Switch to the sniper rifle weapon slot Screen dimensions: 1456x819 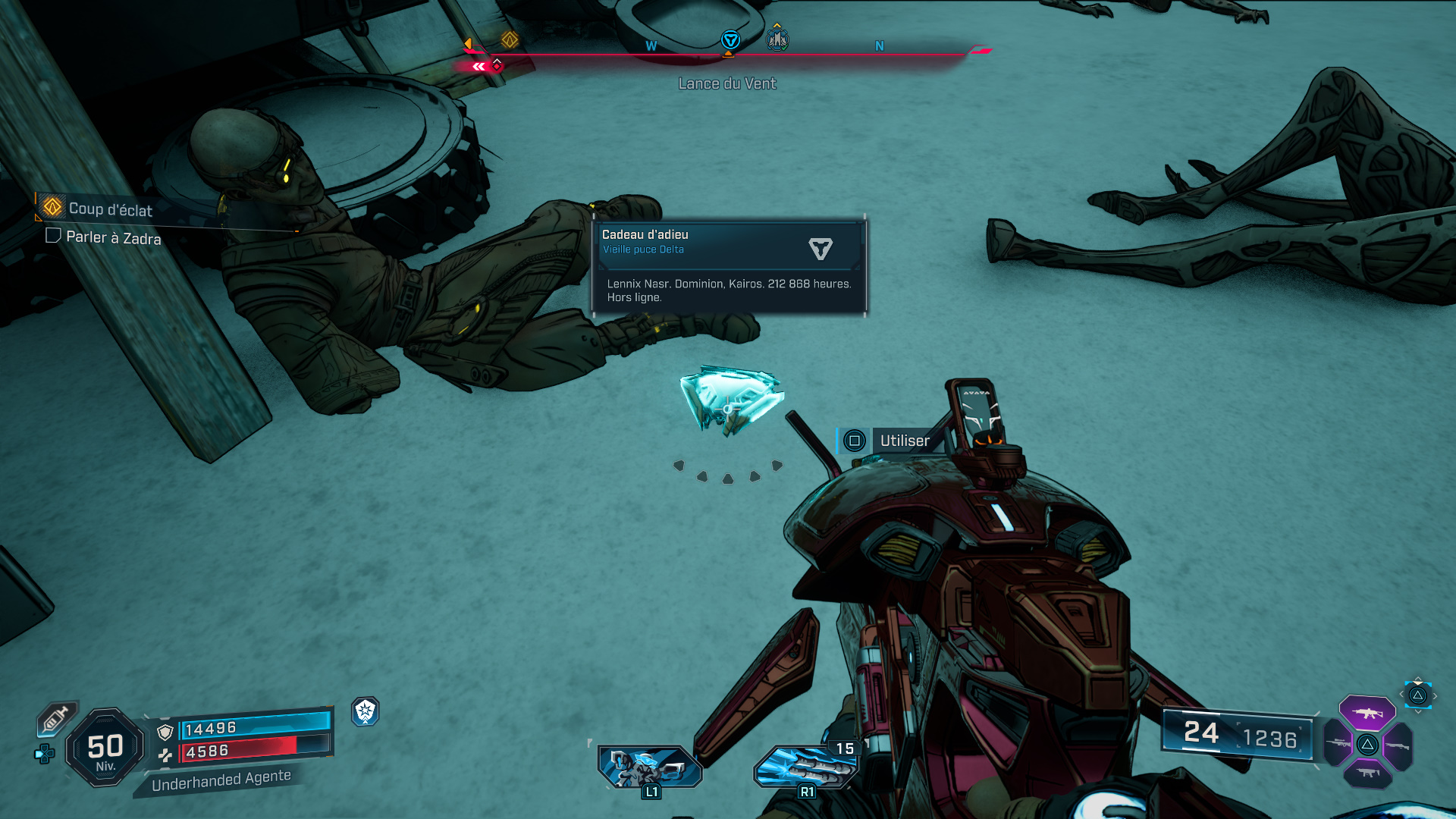pyautogui.click(x=1338, y=744)
